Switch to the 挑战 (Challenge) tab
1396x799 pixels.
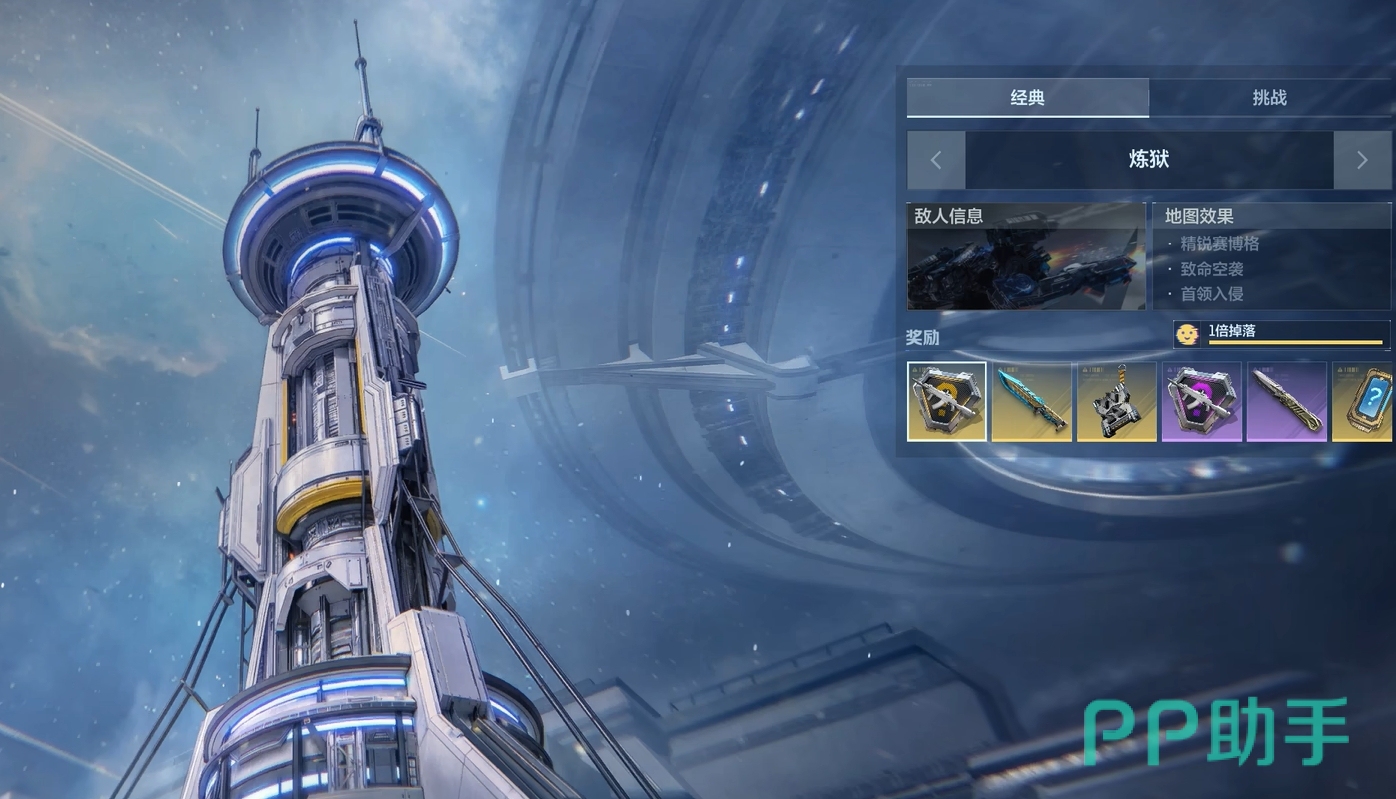pos(1269,98)
